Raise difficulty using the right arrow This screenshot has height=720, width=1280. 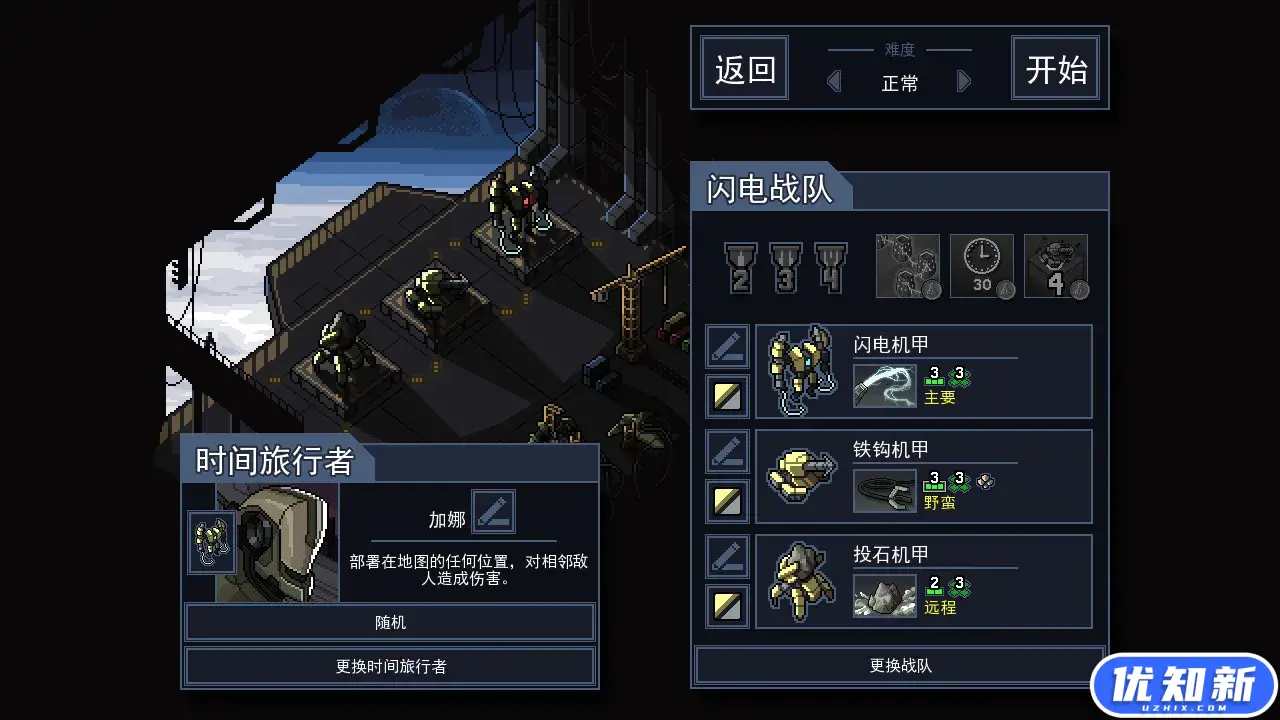coord(963,81)
